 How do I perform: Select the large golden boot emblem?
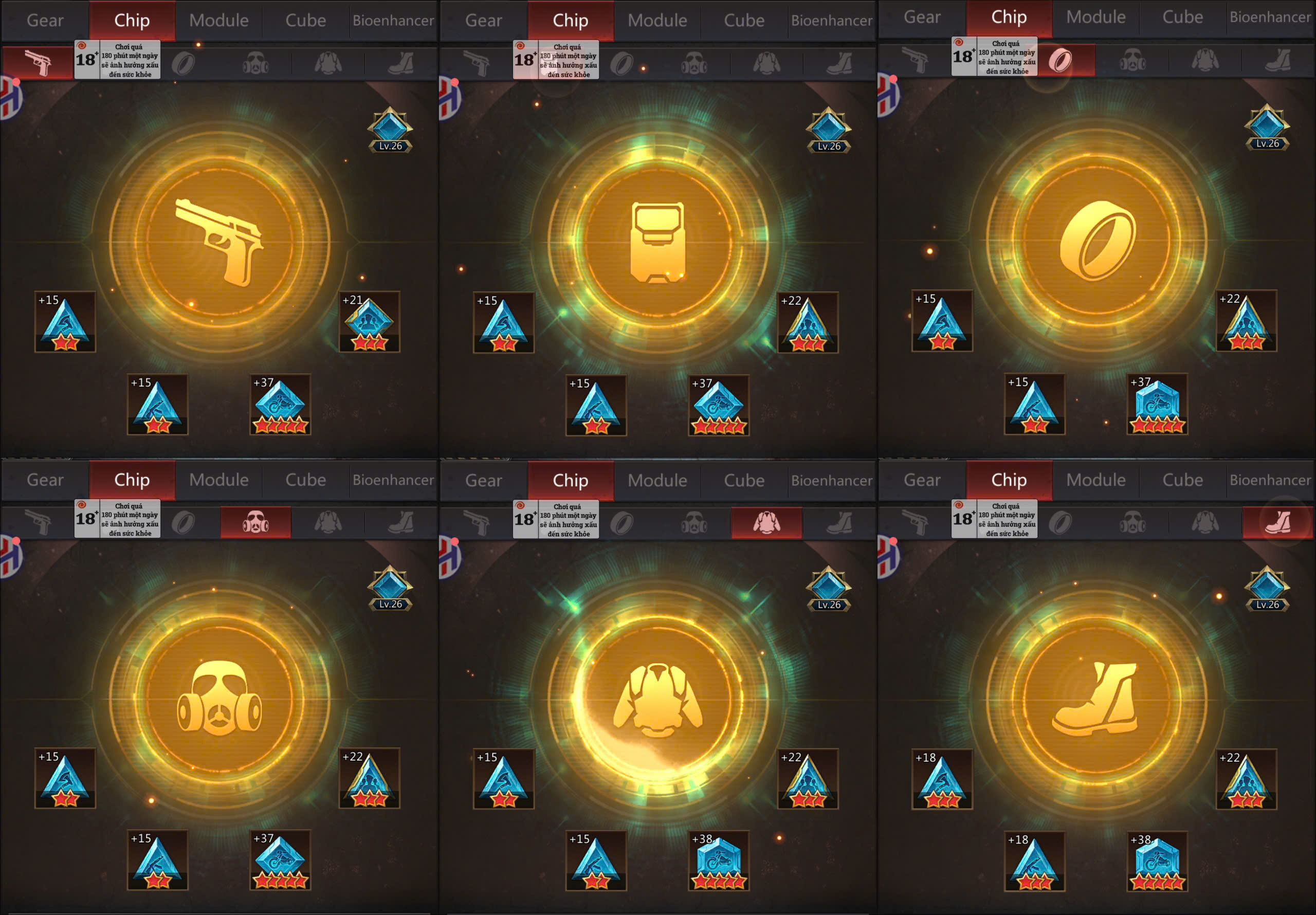point(1096,699)
